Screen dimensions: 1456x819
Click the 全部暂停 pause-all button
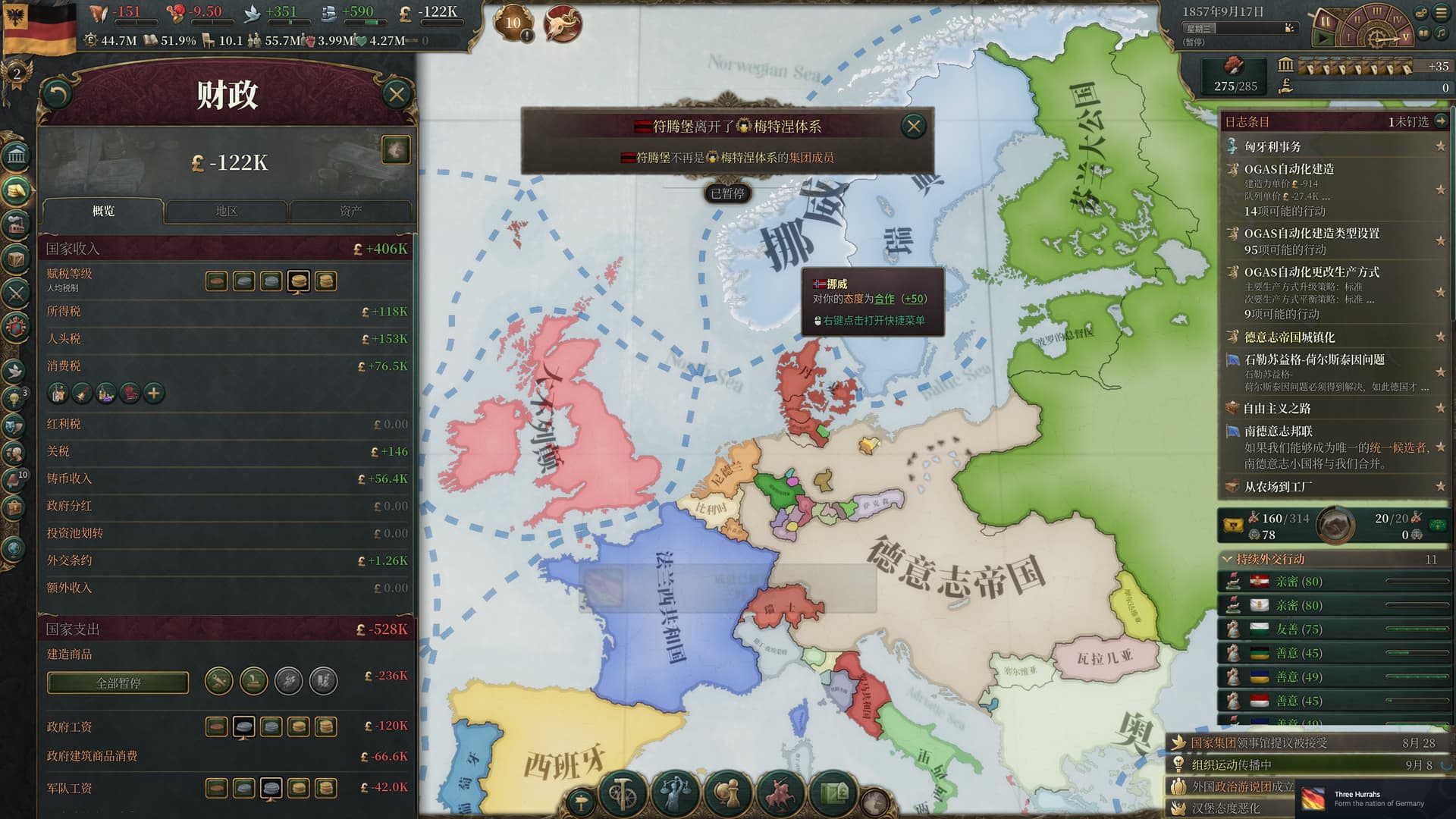pyautogui.click(x=118, y=682)
